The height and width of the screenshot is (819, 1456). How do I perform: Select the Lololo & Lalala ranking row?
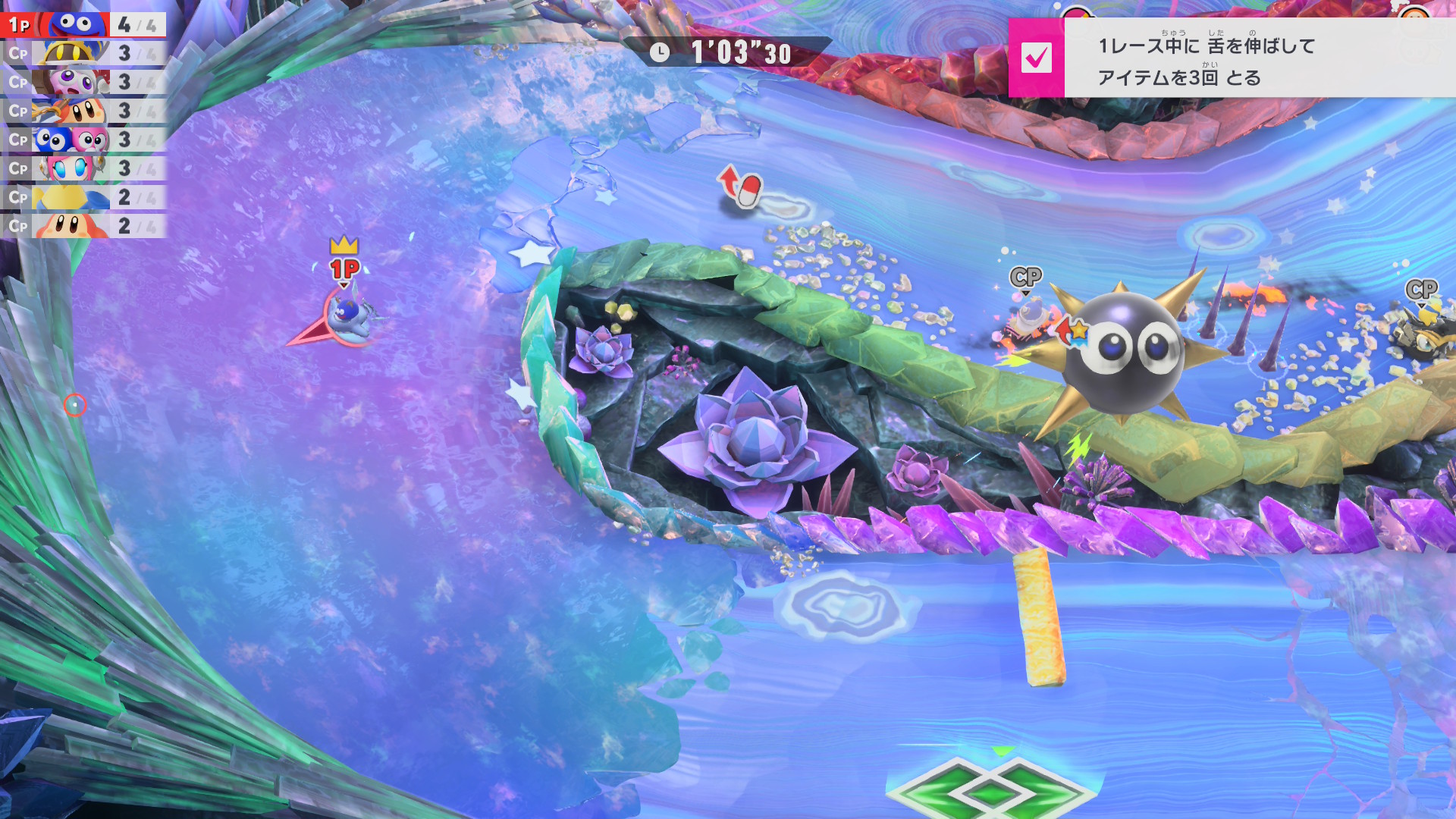[83, 140]
